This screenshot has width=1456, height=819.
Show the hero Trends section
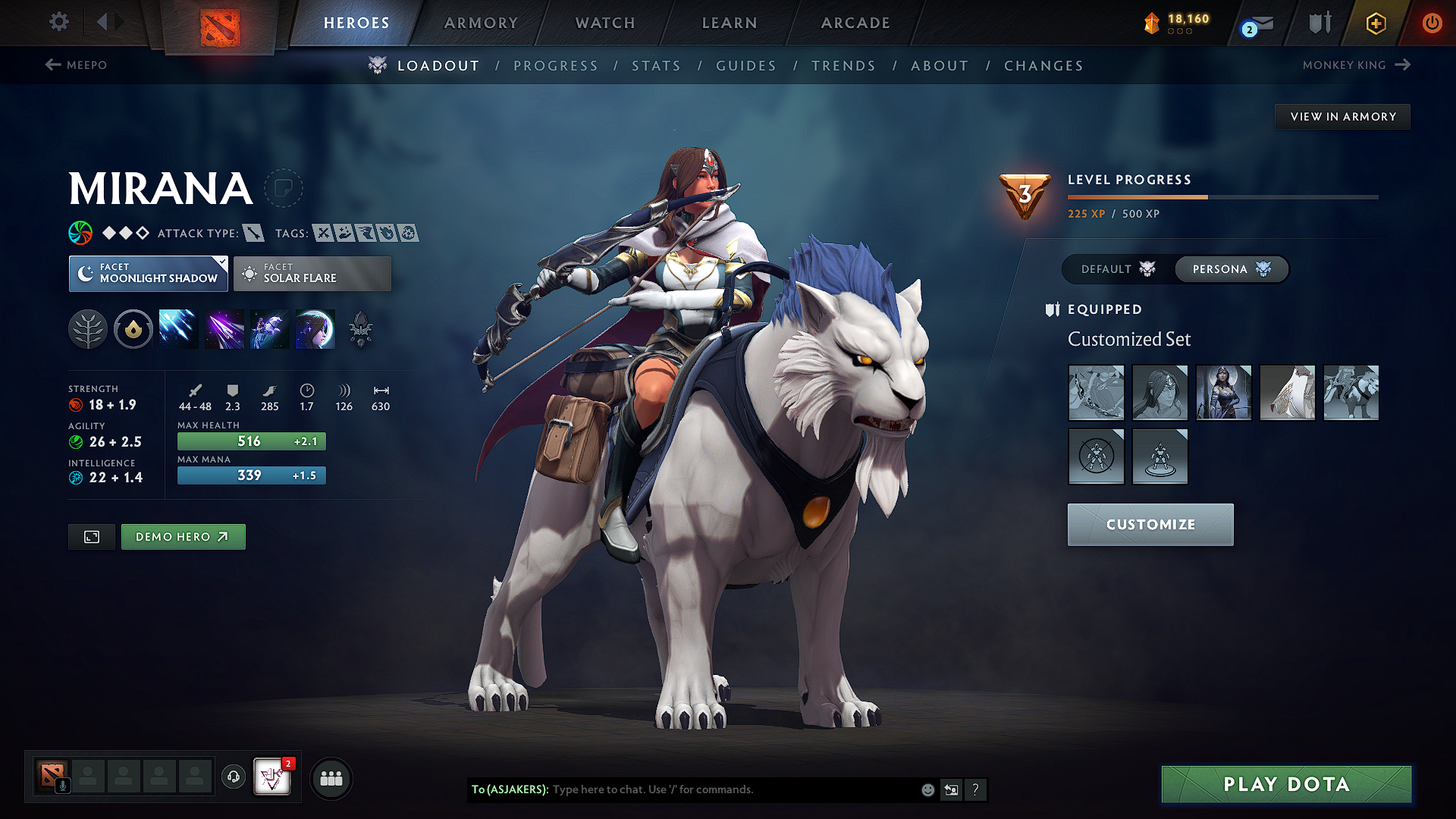pyautogui.click(x=843, y=66)
